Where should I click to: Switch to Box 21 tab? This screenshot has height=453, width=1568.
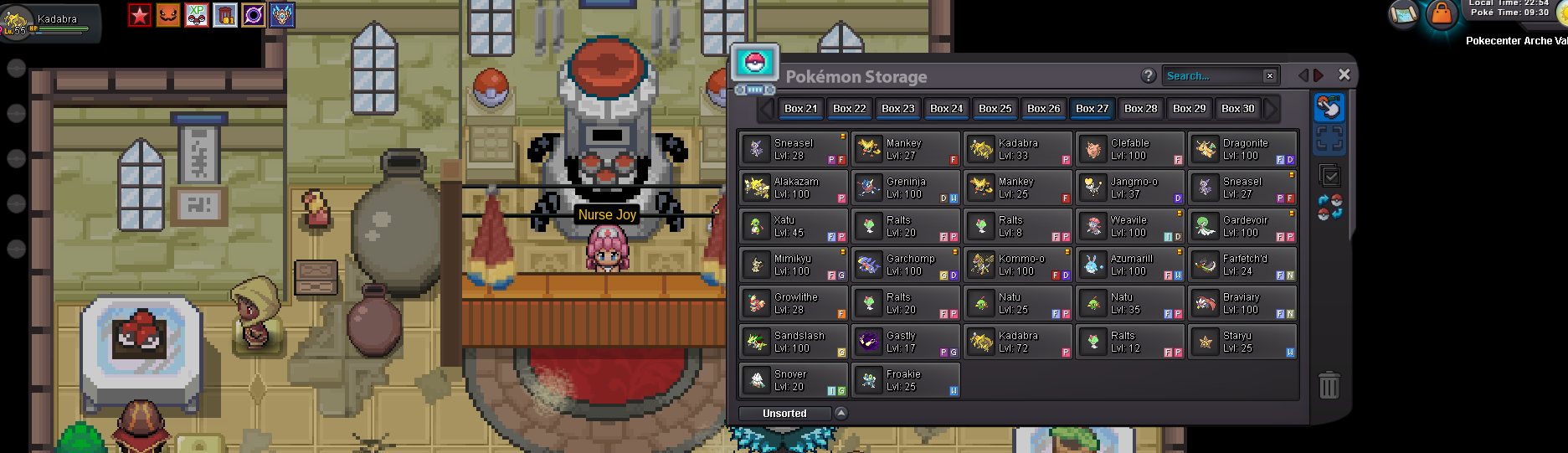(x=800, y=108)
